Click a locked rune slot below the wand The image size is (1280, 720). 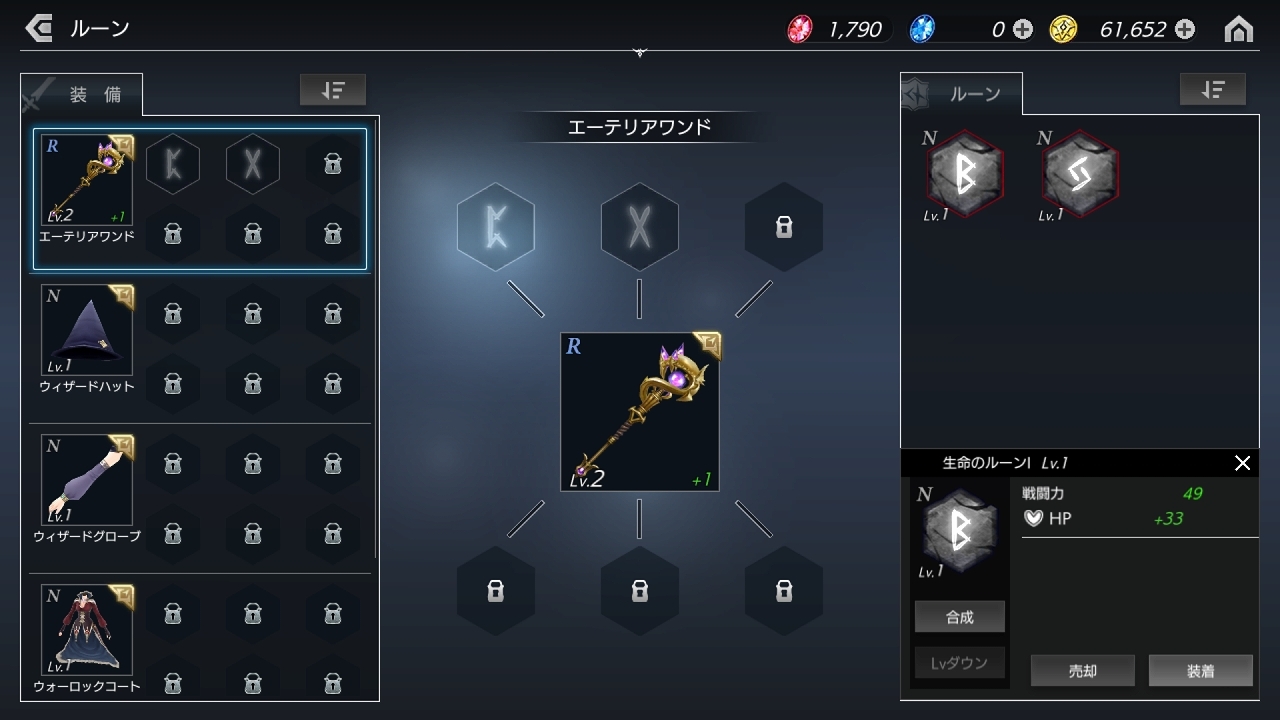pyautogui.click(x=640, y=591)
